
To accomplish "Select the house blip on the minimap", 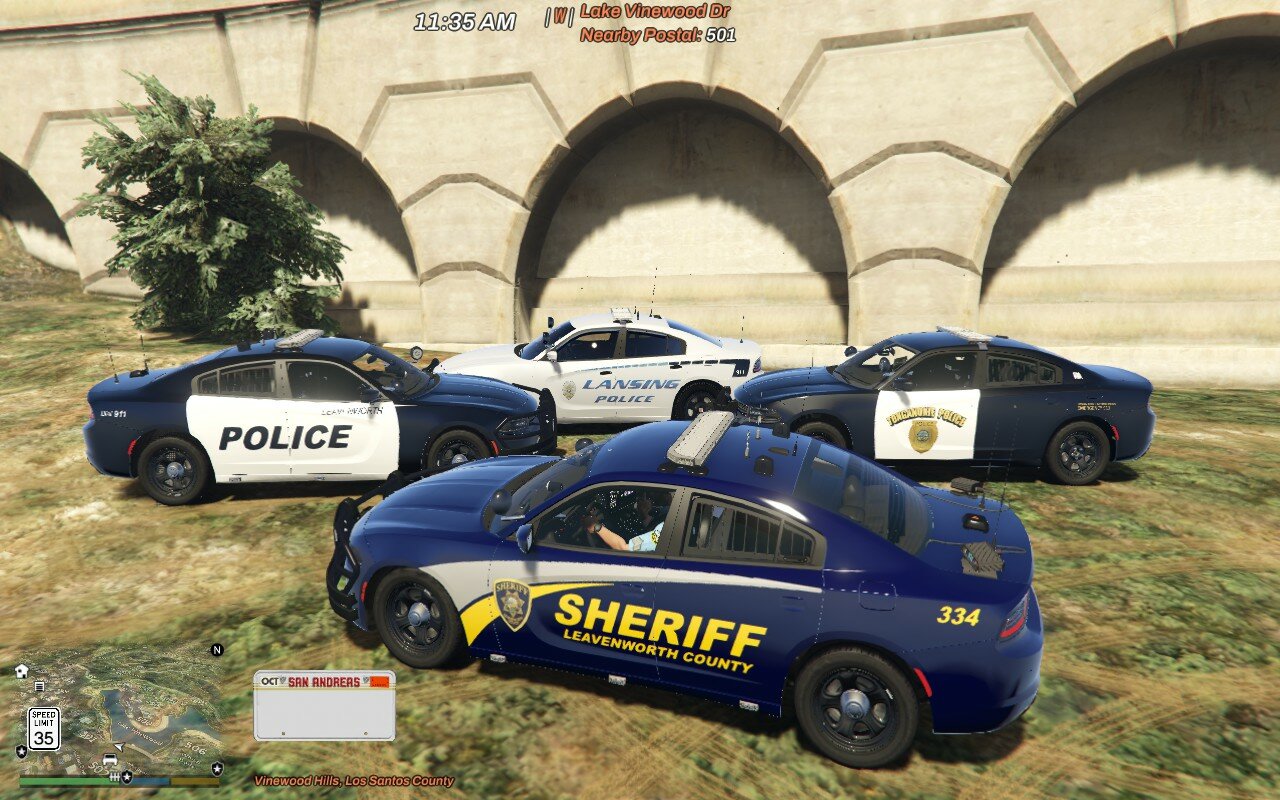I will coord(22,671).
